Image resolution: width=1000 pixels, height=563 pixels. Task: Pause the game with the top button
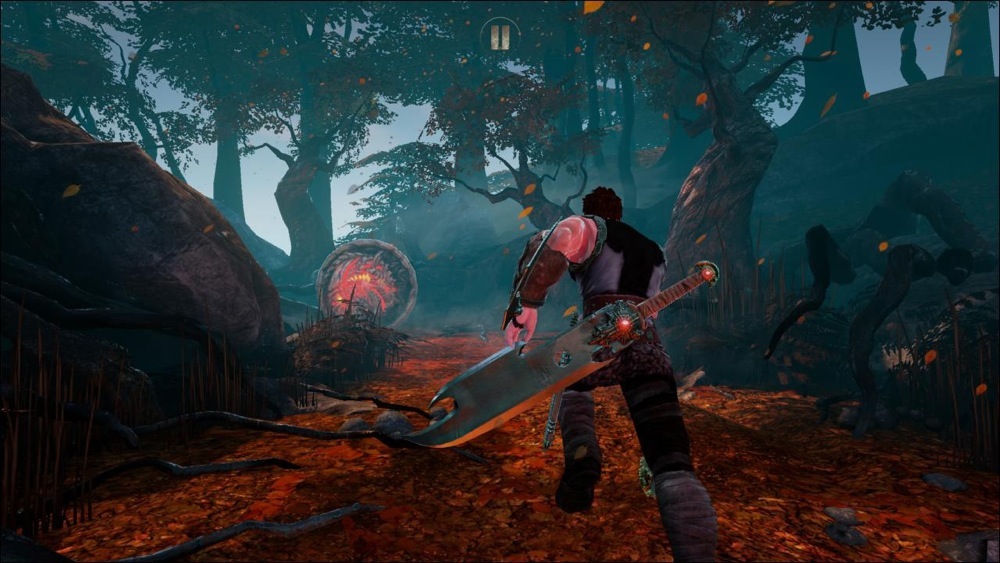500,37
